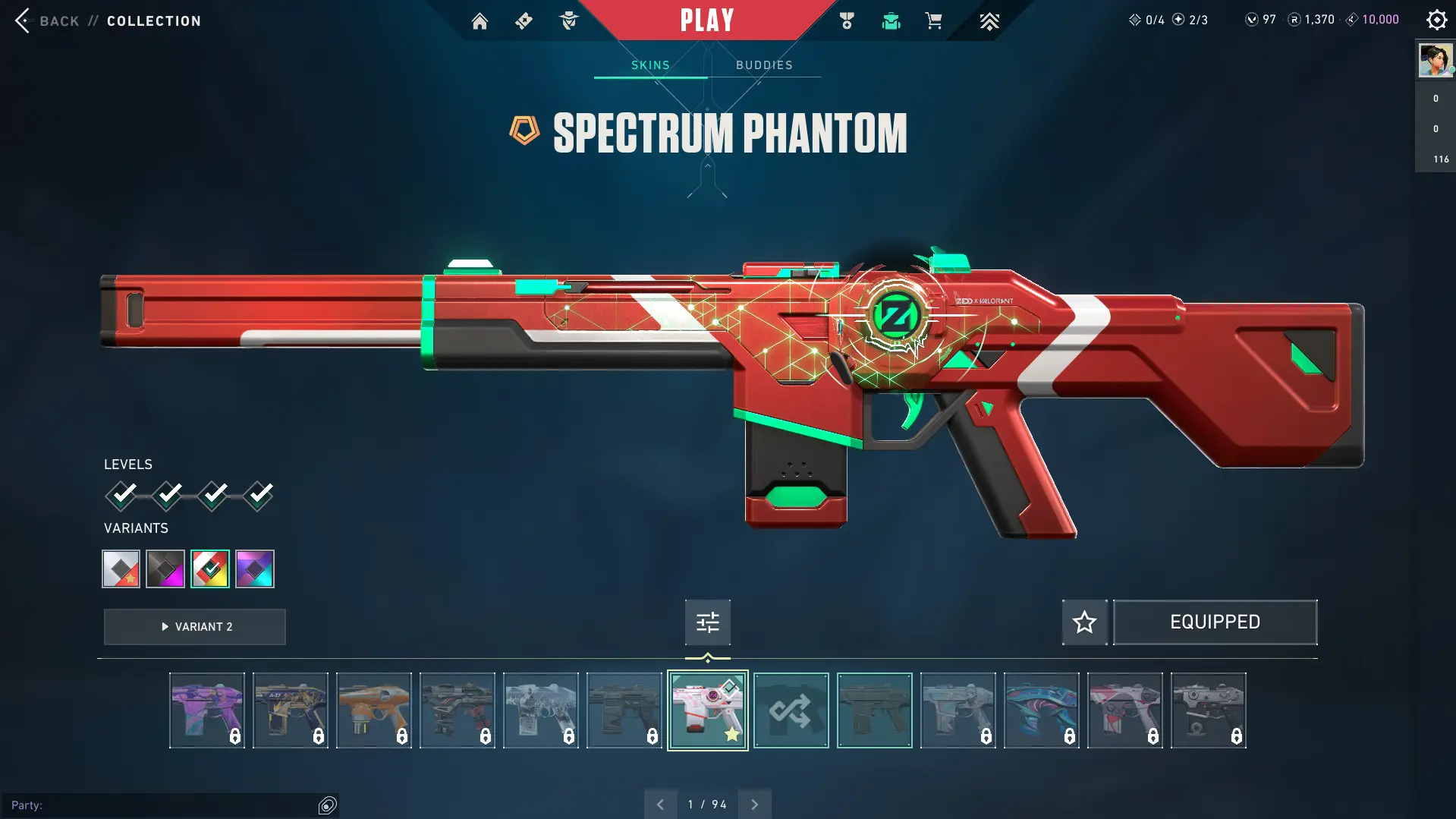This screenshot has width=1456, height=819.
Task: Select the orange Phantom skin thumbnail
Action: pos(373,710)
